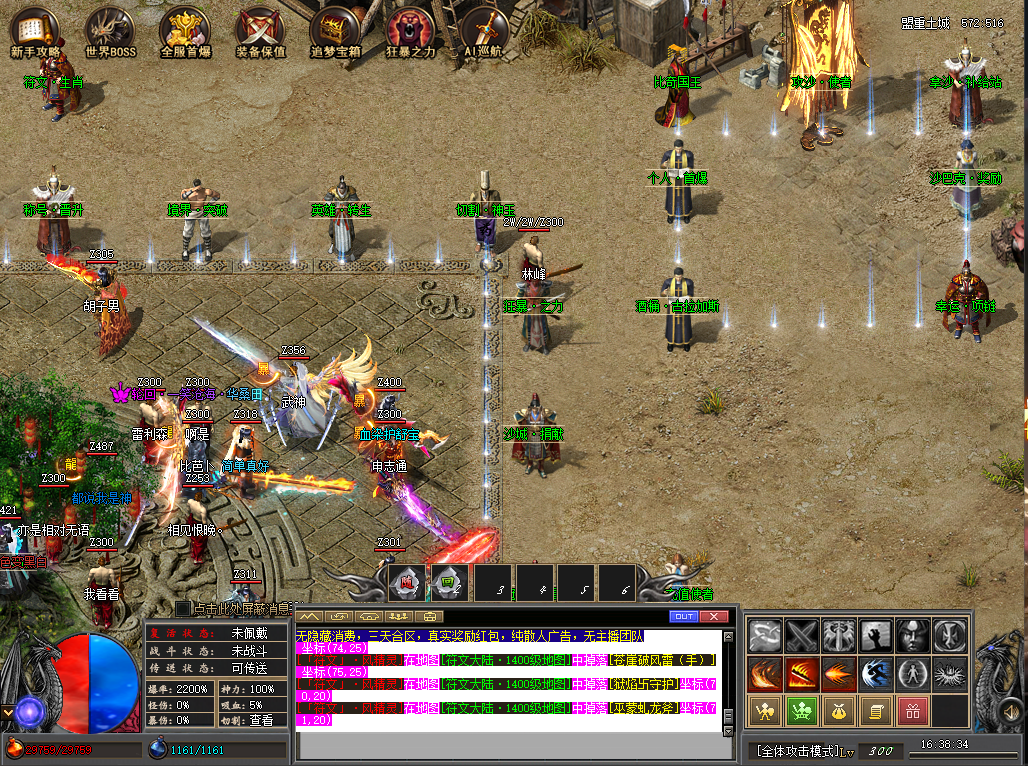The height and width of the screenshot is (766, 1028).
Task: Open the red gift box button
Action: coord(912,711)
